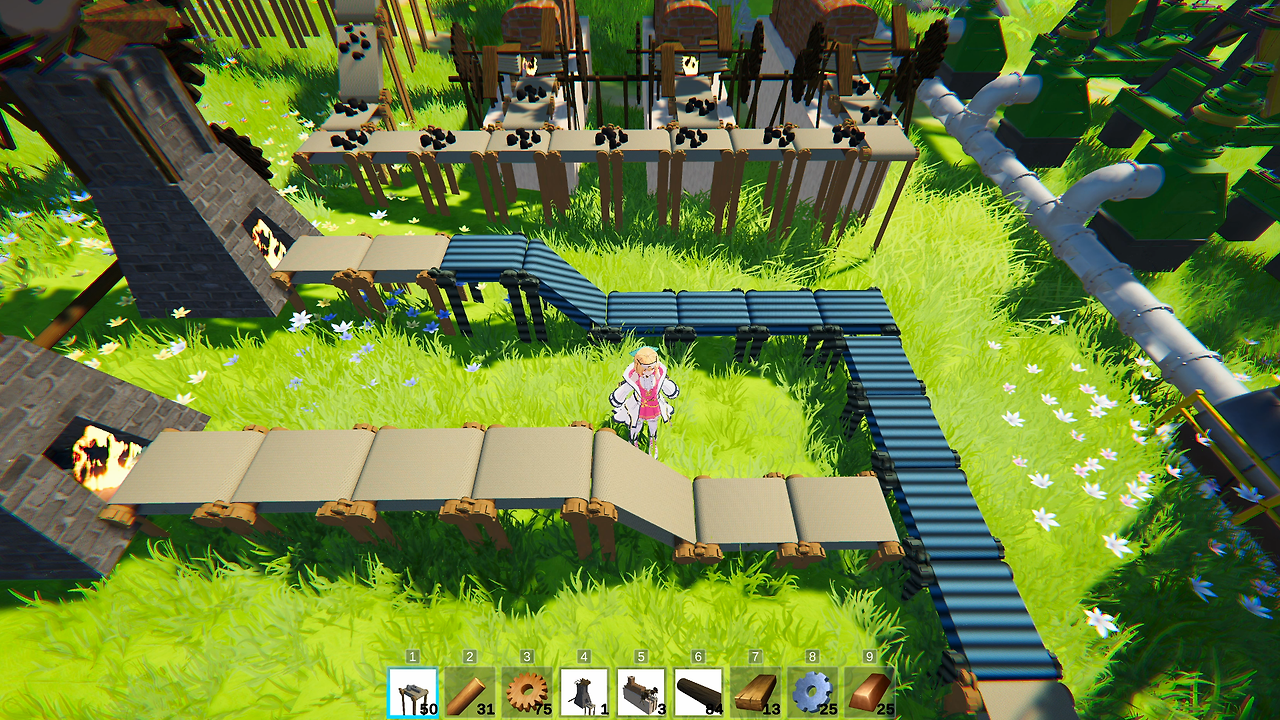This screenshot has height=720, width=1280.
Task: Click the number label above hotbar slot 1
Action: 413,656
